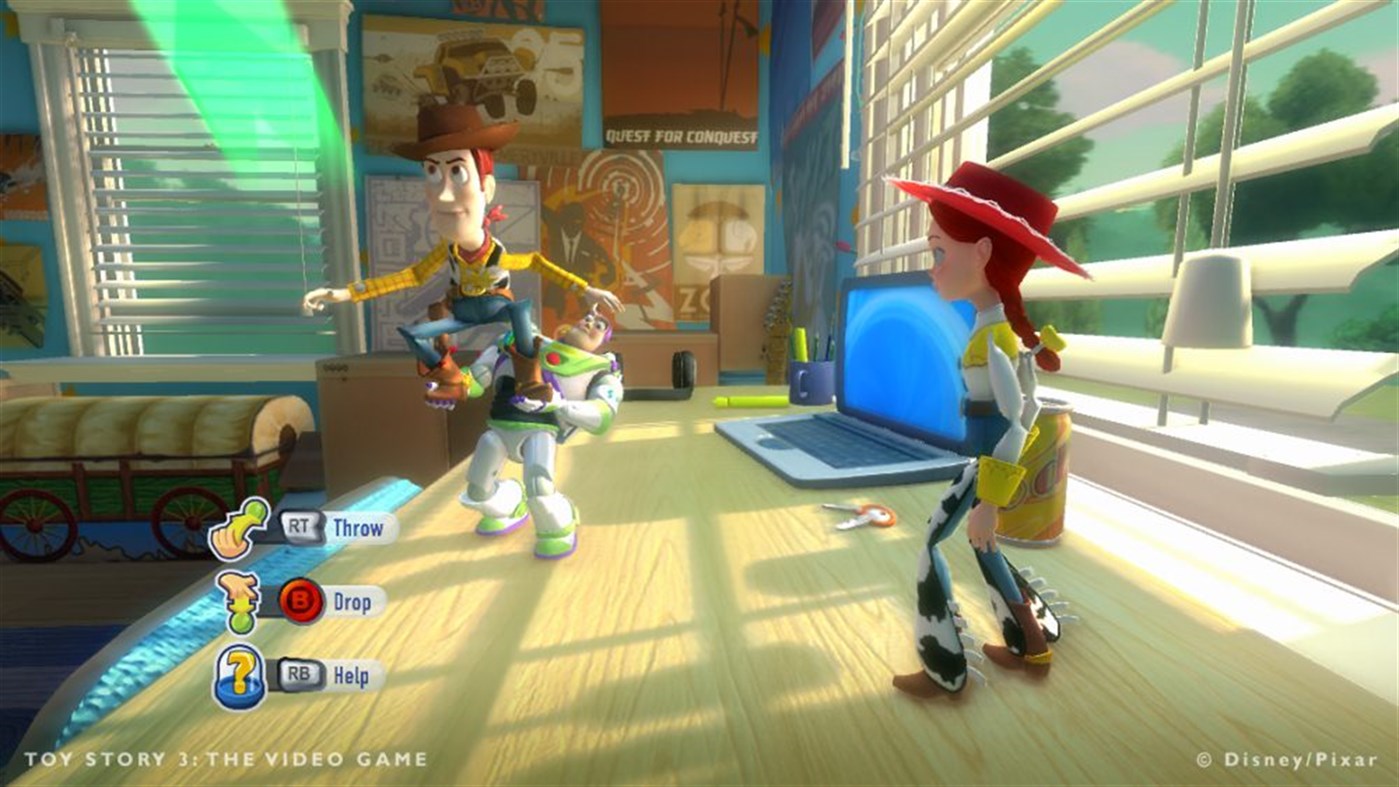Open the Help question-mark token icon
1399x787 pixels.
[240, 676]
